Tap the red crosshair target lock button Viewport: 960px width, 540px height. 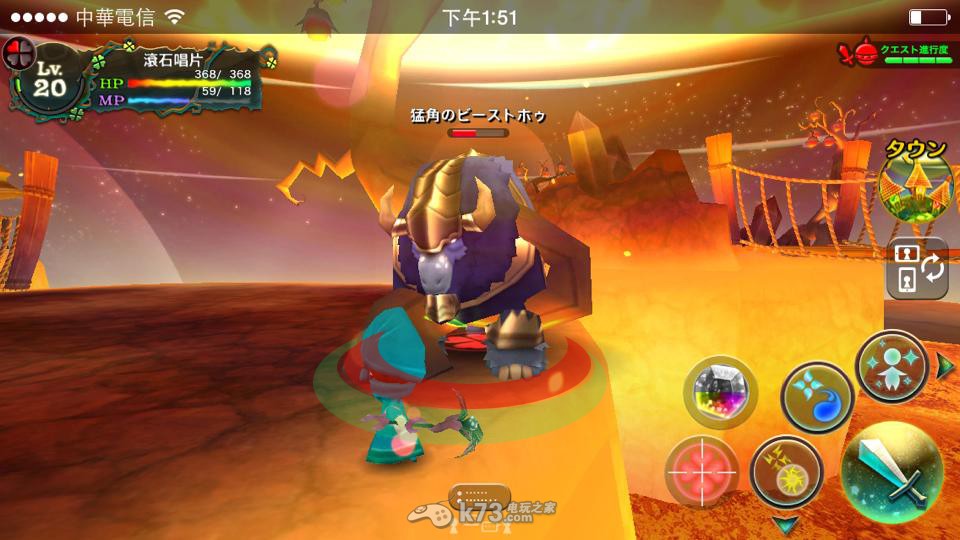click(703, 470)
